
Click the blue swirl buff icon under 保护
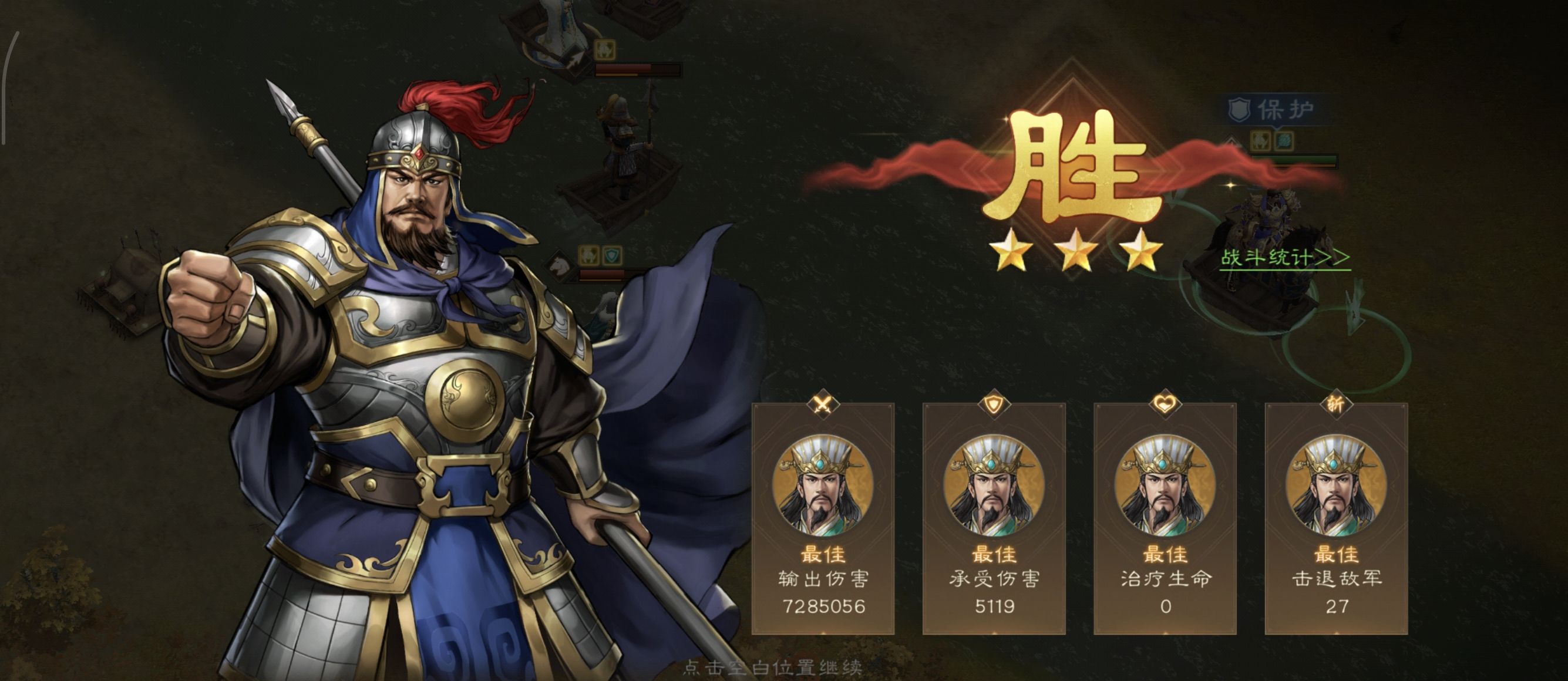[x=1284, y=143]
